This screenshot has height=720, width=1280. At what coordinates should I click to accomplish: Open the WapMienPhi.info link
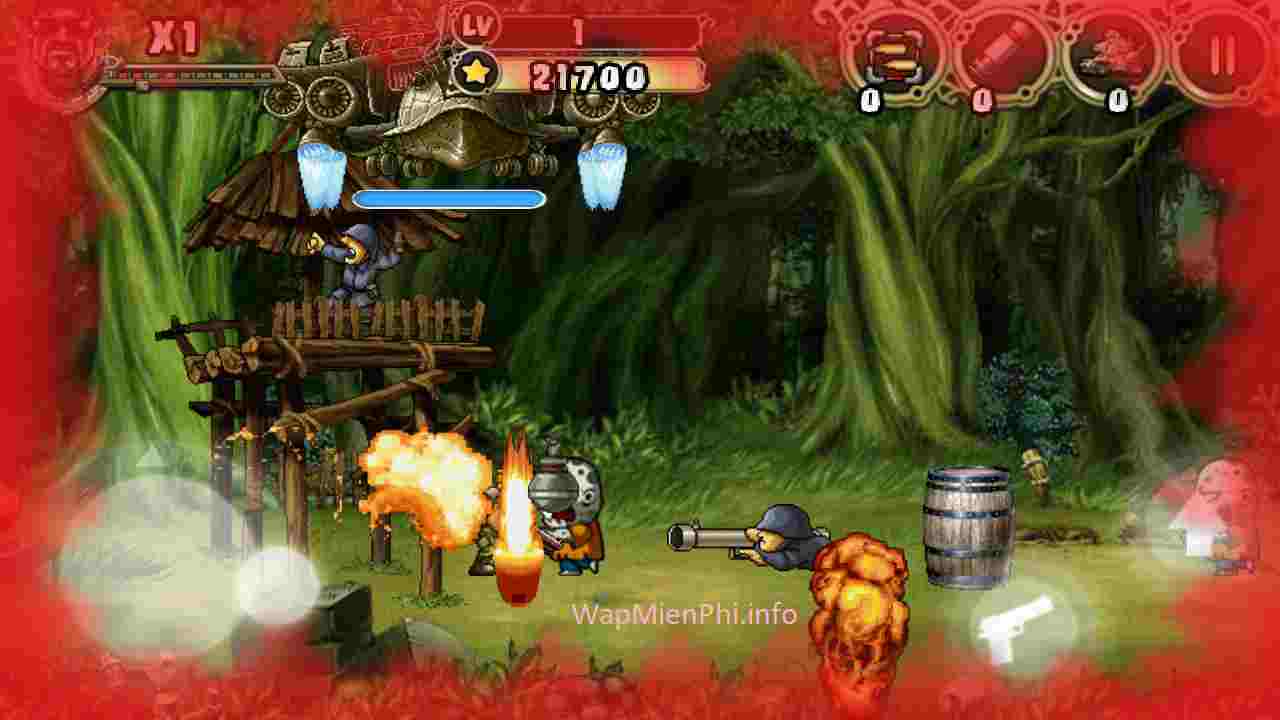(684, 615)
